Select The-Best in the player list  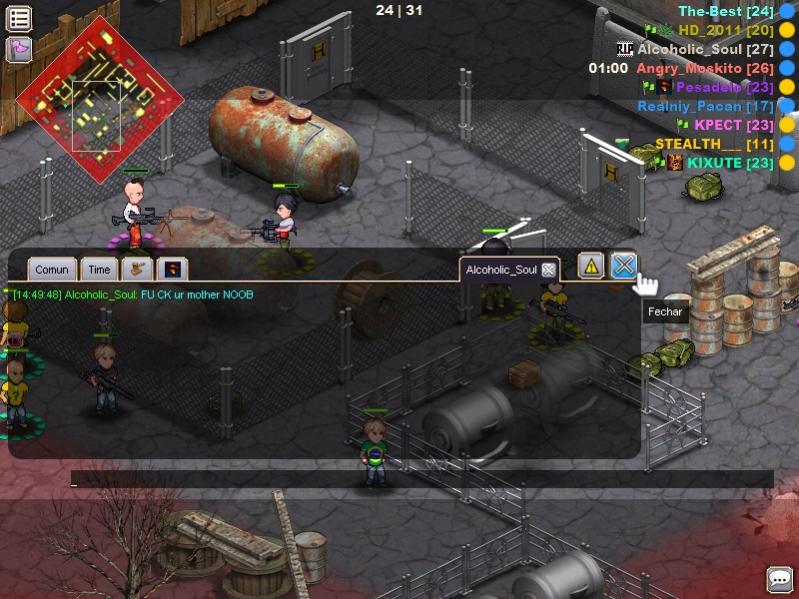coord(710,12)
